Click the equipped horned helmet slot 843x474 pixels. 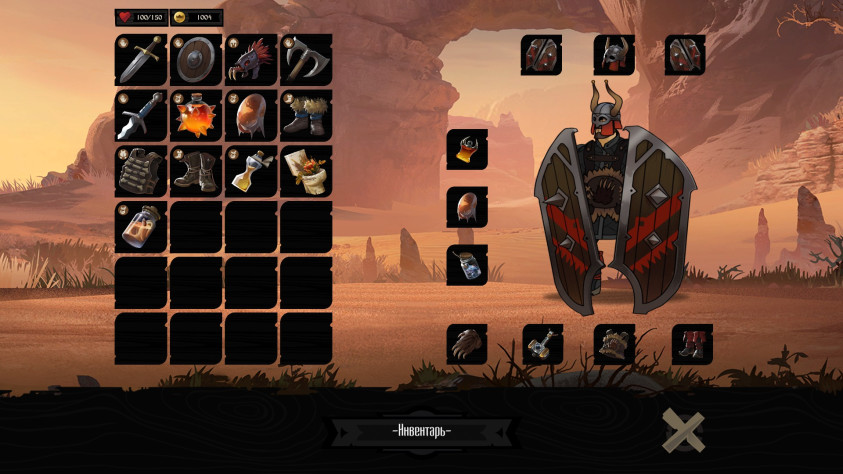614,55
